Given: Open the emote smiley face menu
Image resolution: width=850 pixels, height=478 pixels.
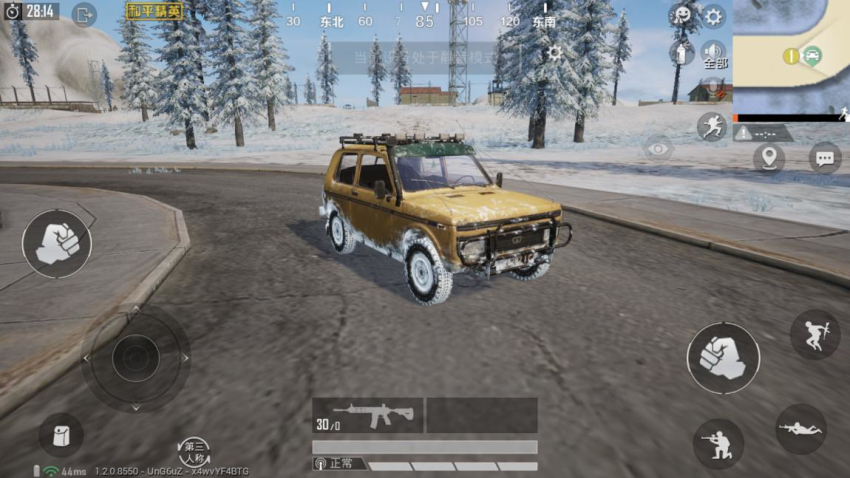Looking at the screenshot, I should (x=682, y=15).
